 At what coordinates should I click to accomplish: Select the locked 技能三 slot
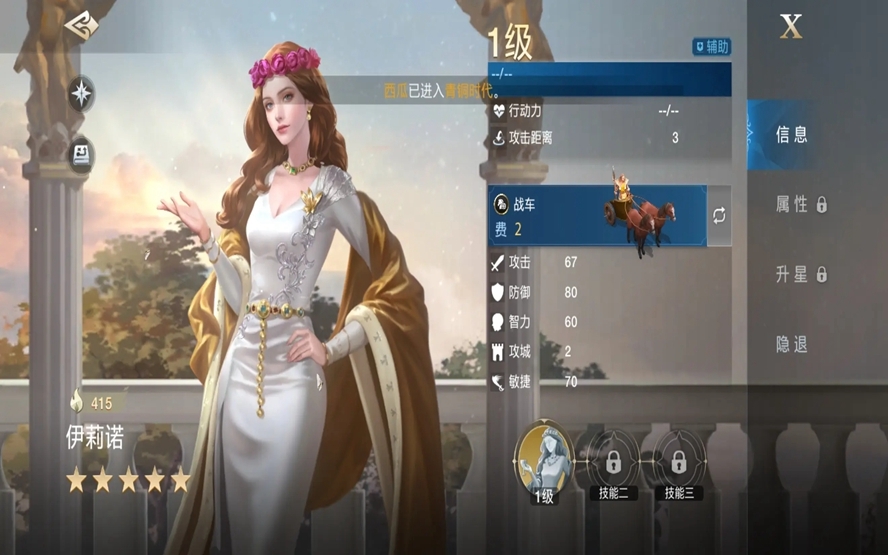(679, 463)
